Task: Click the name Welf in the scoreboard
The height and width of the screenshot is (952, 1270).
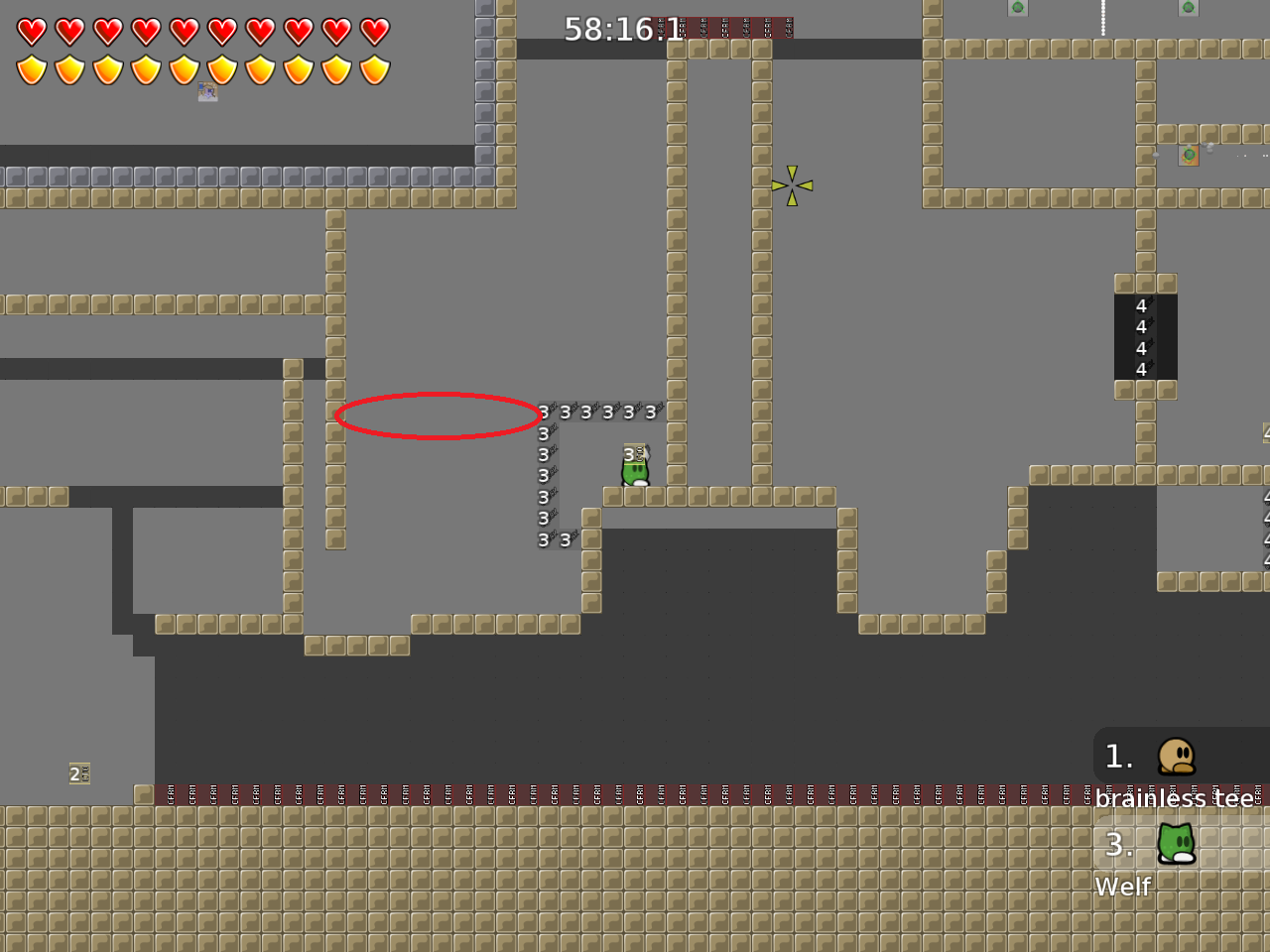Action: coord(1122,887)
